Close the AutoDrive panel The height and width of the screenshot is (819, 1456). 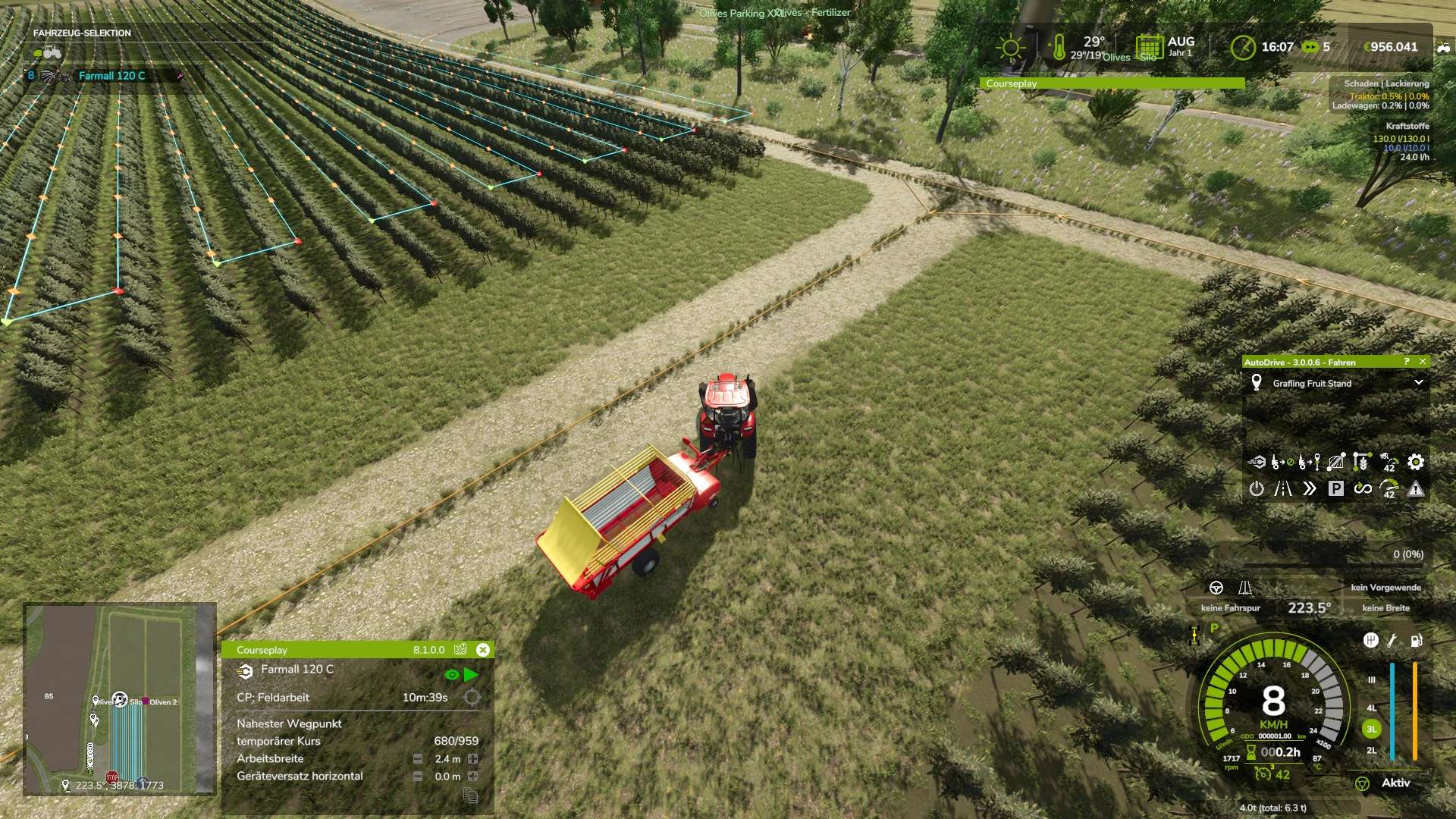(1423, 362)
